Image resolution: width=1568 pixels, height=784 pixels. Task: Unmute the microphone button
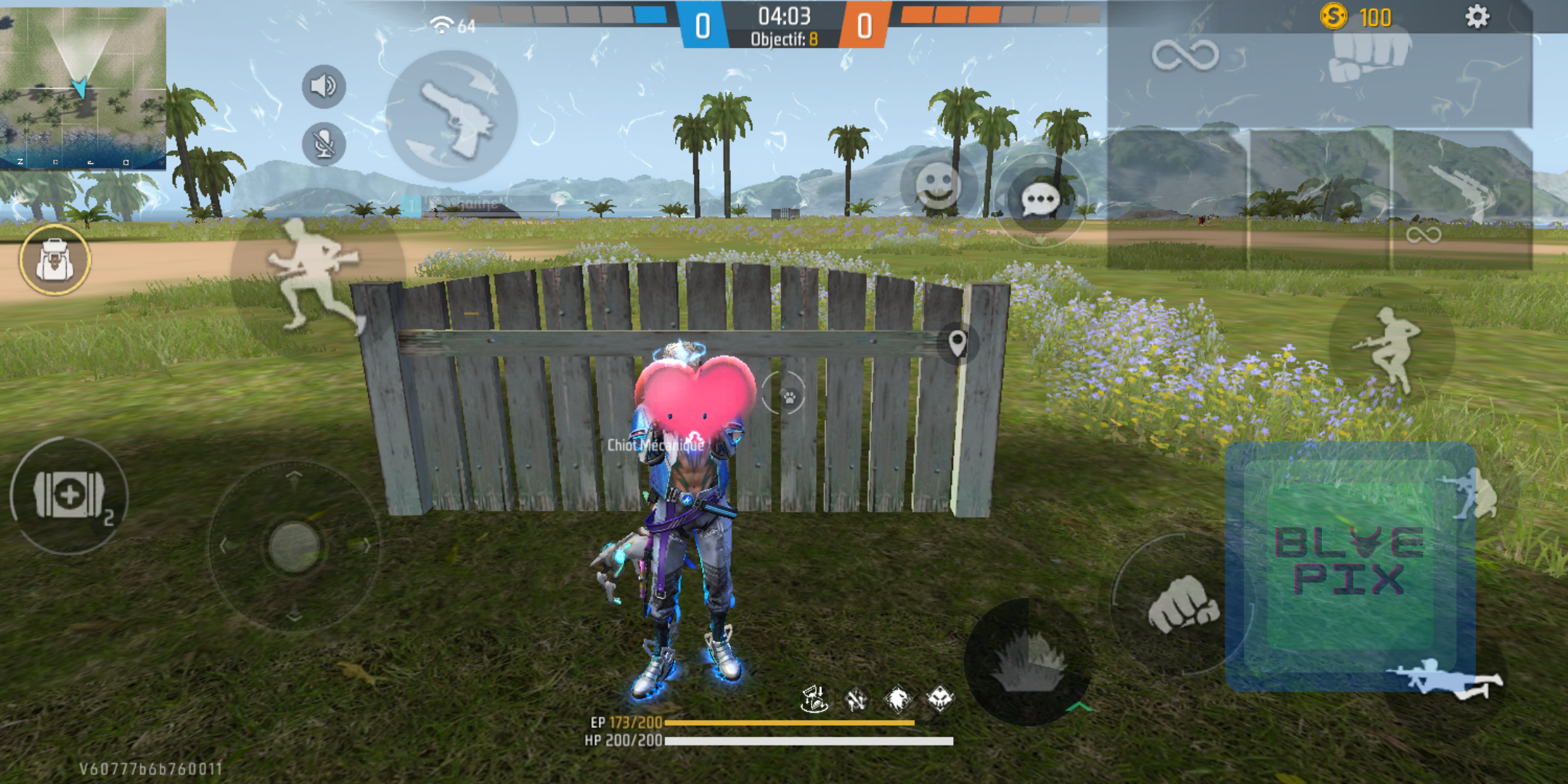point(324,144)
